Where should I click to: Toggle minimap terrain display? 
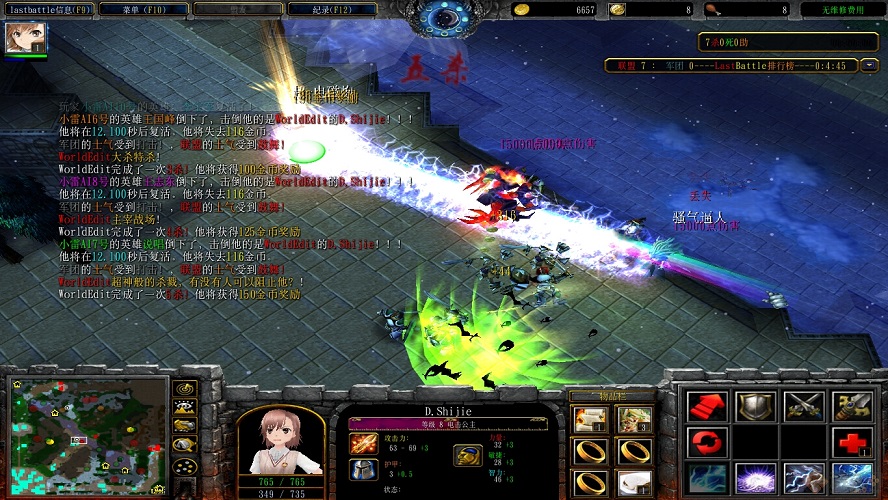pyautogui.click(x=184, y=407)
